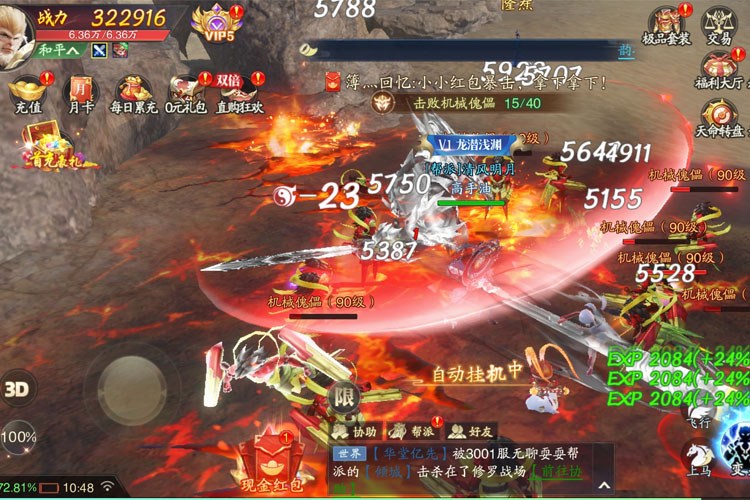Change the 和平 peace attack mode
Image resolution: width=750 pixels, height=500 pixels.
[x=60, y=50]
